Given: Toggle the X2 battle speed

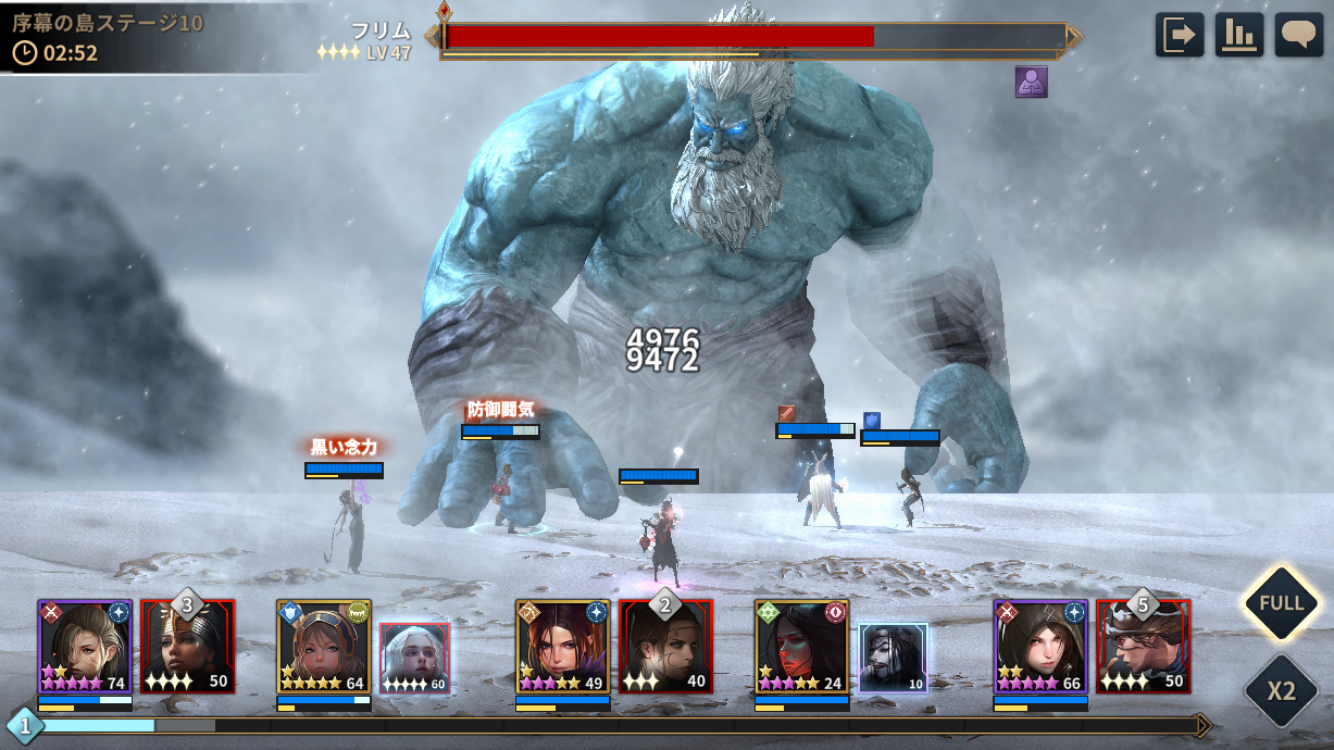Looking at the screenshot, I should pos(1281,691).
